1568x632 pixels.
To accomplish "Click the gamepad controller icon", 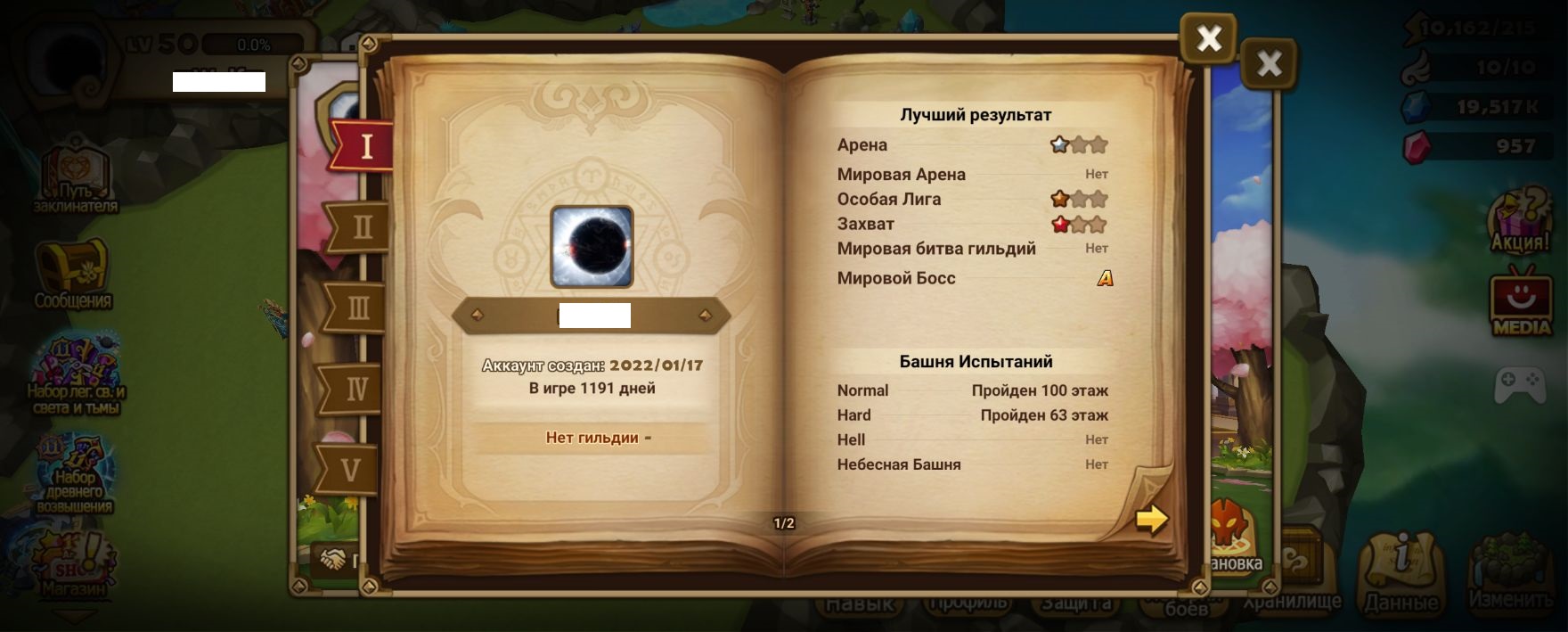I will pyautogui.click(x=1520, y=384).
